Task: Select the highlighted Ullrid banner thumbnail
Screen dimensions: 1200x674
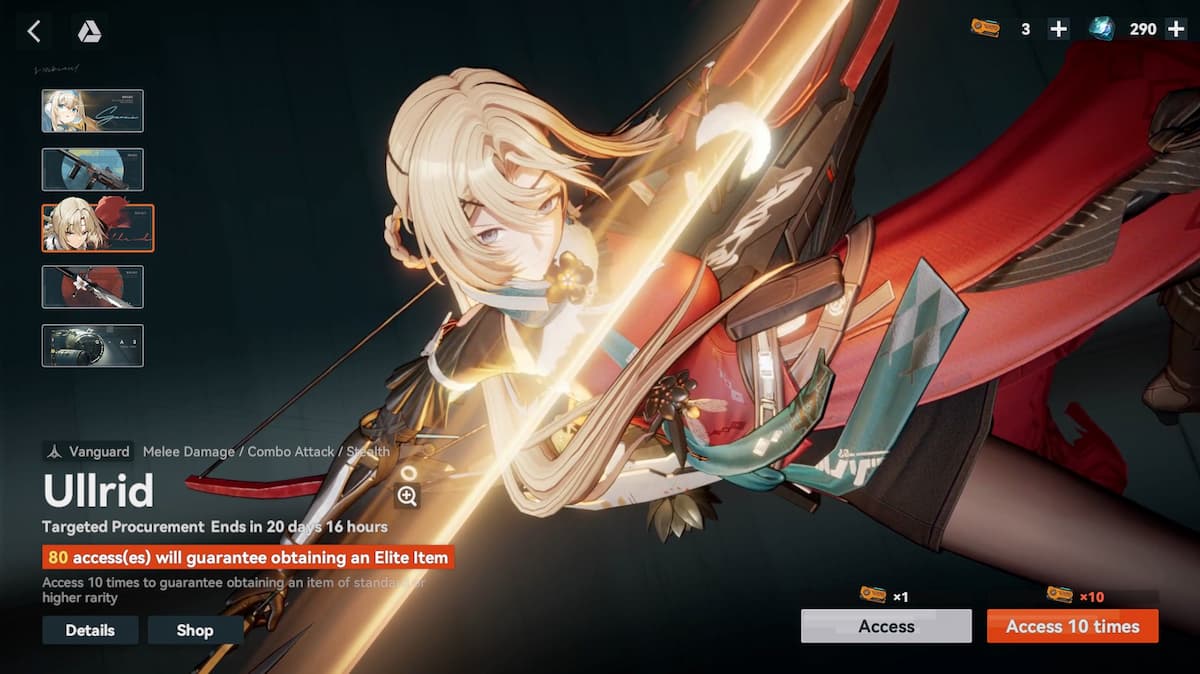Action: pos(97,228)
